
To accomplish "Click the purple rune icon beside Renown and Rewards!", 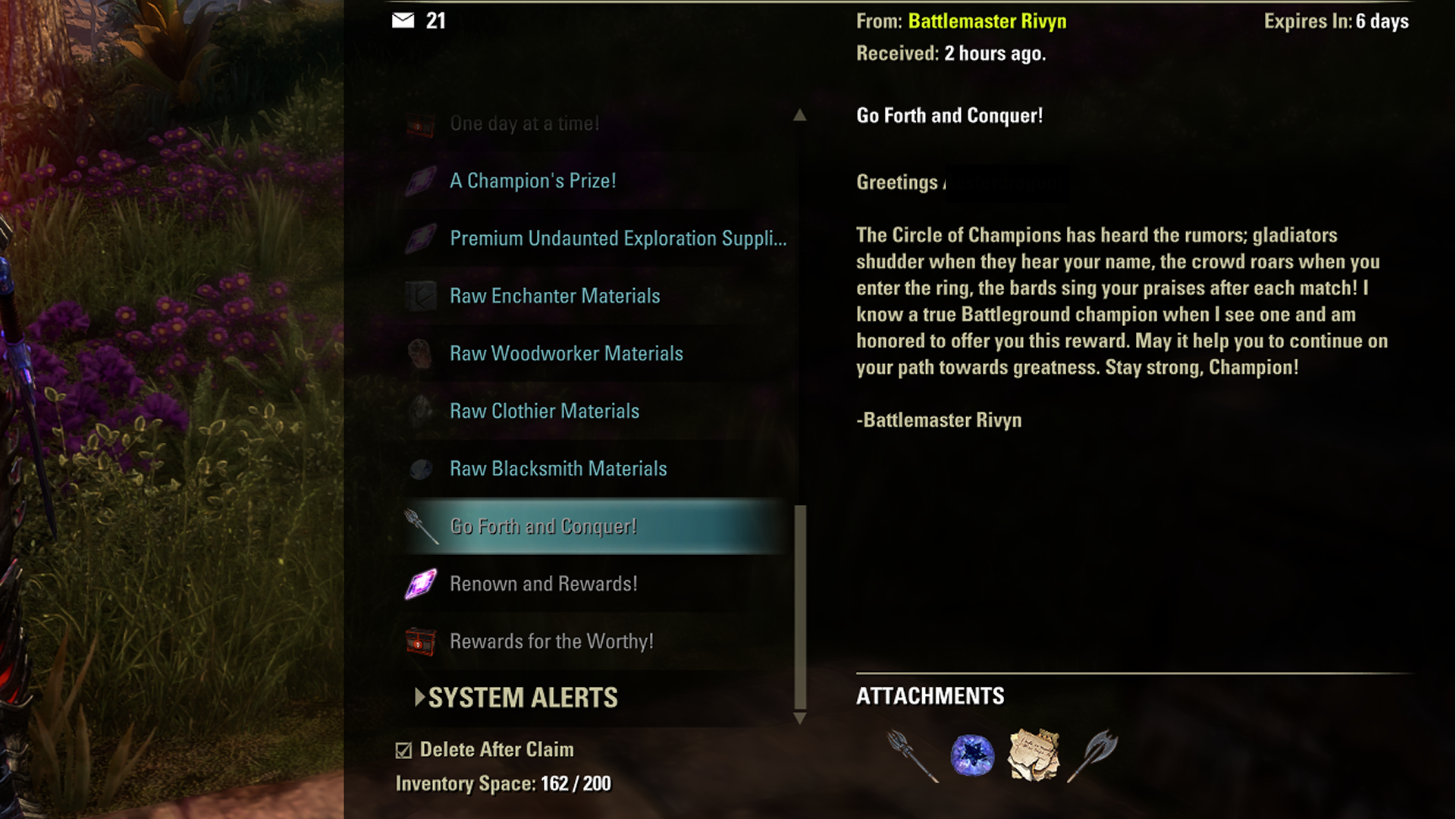I will 419,584.
